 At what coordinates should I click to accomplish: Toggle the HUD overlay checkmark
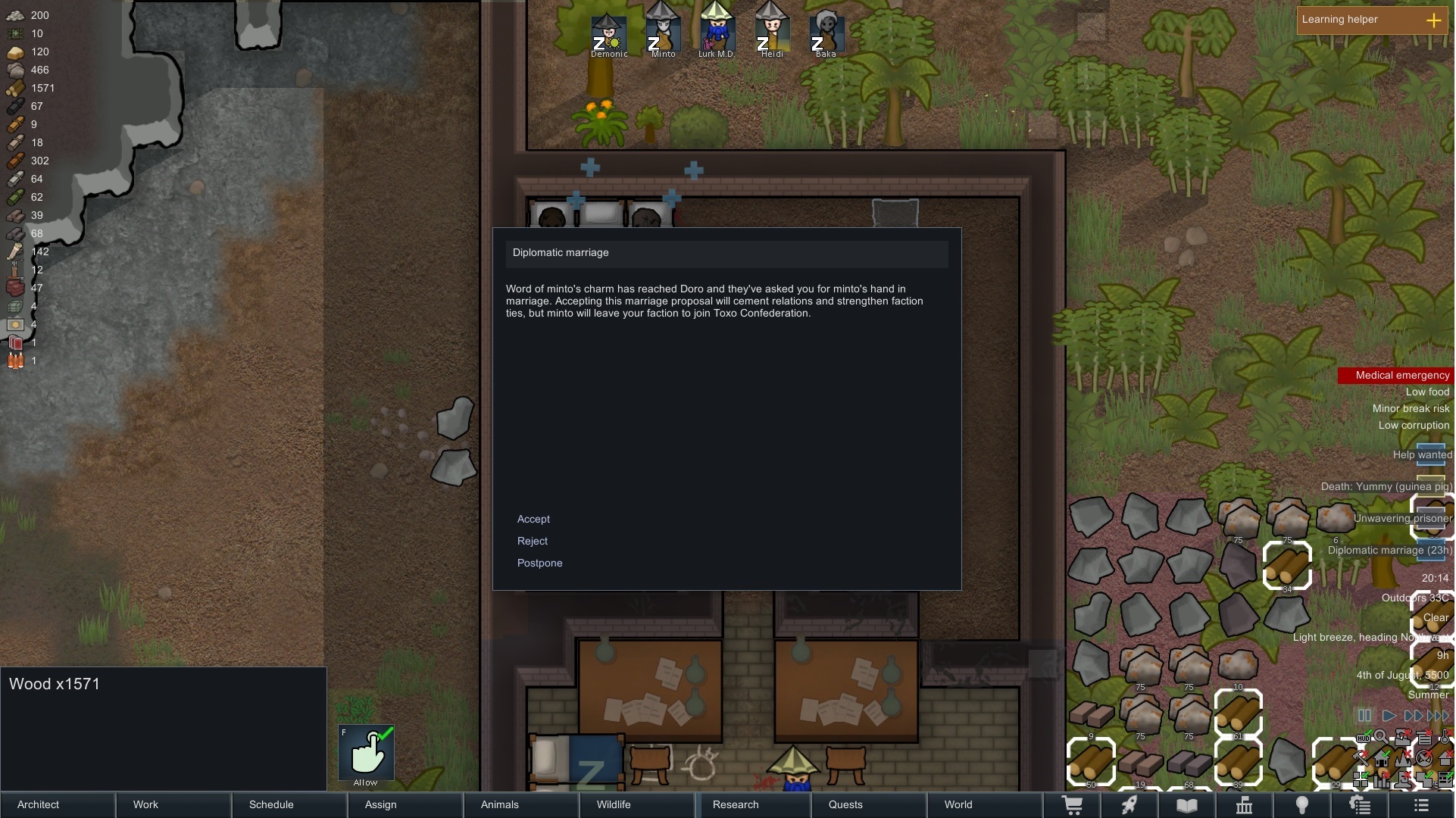[x=1364, y=737]
